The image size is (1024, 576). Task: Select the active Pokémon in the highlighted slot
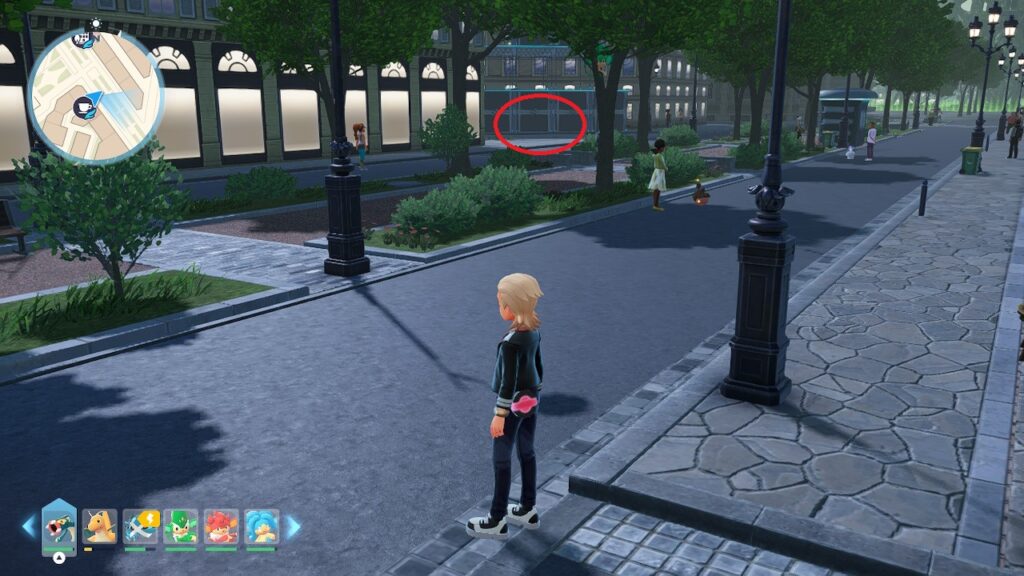click(60, 527)
